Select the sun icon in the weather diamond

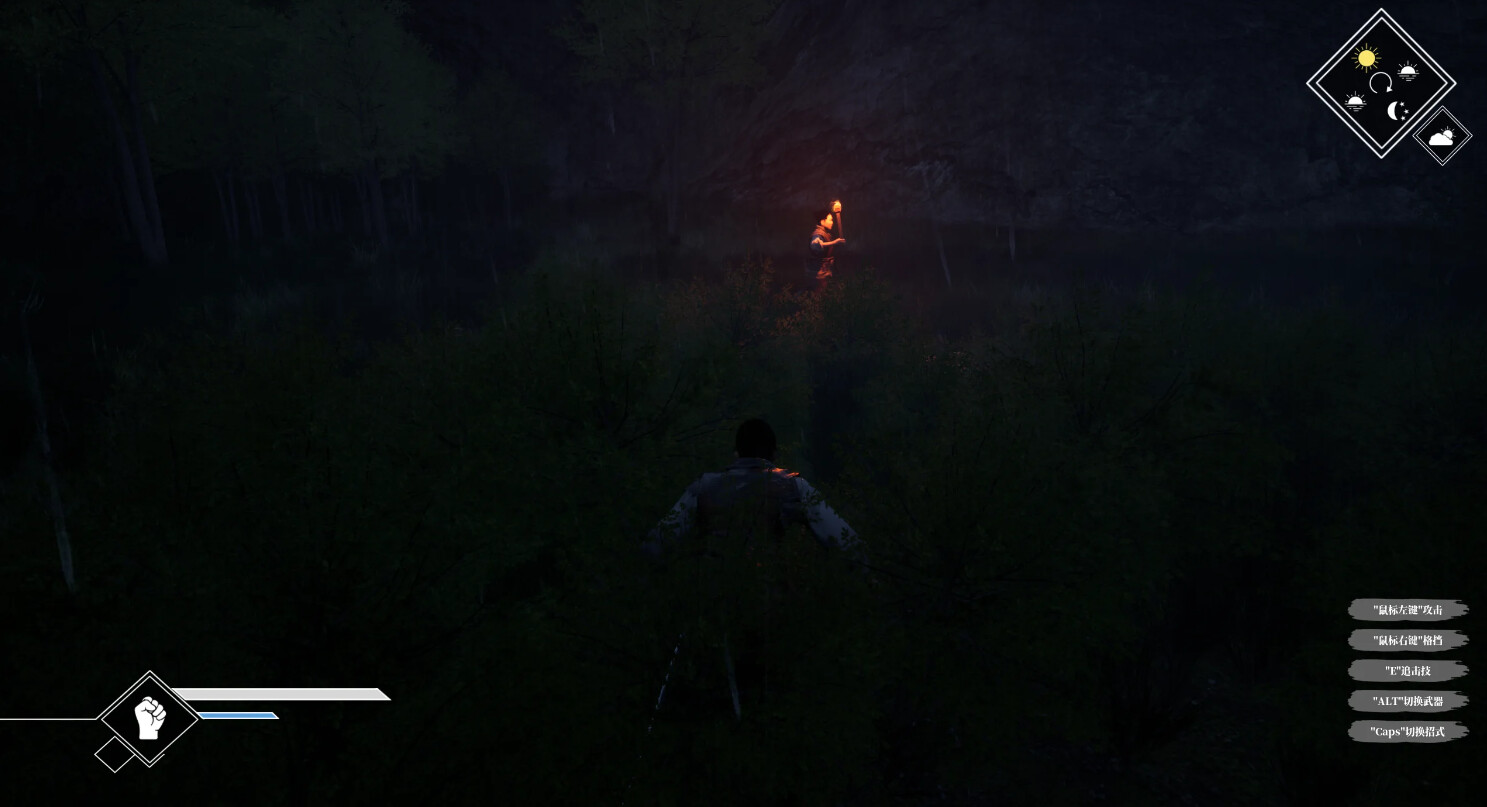click(1366, 60)
